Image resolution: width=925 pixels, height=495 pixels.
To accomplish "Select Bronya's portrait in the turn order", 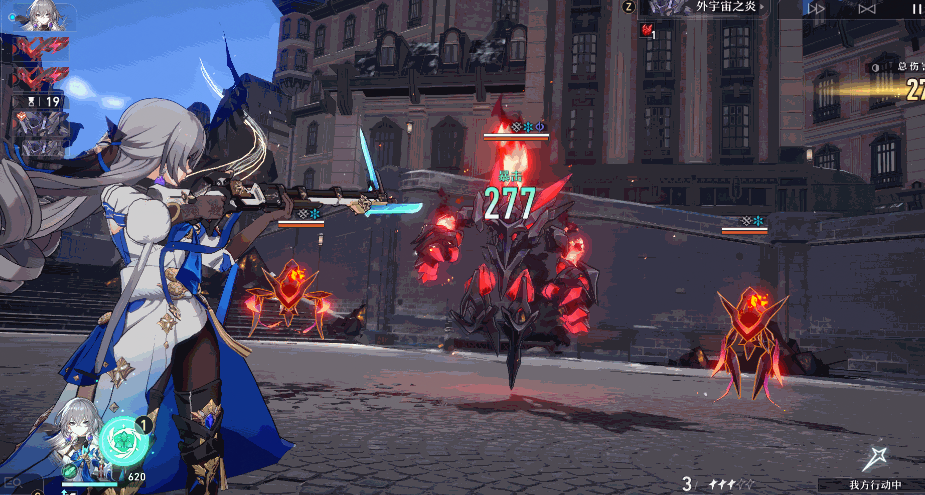I will [40, 15].
